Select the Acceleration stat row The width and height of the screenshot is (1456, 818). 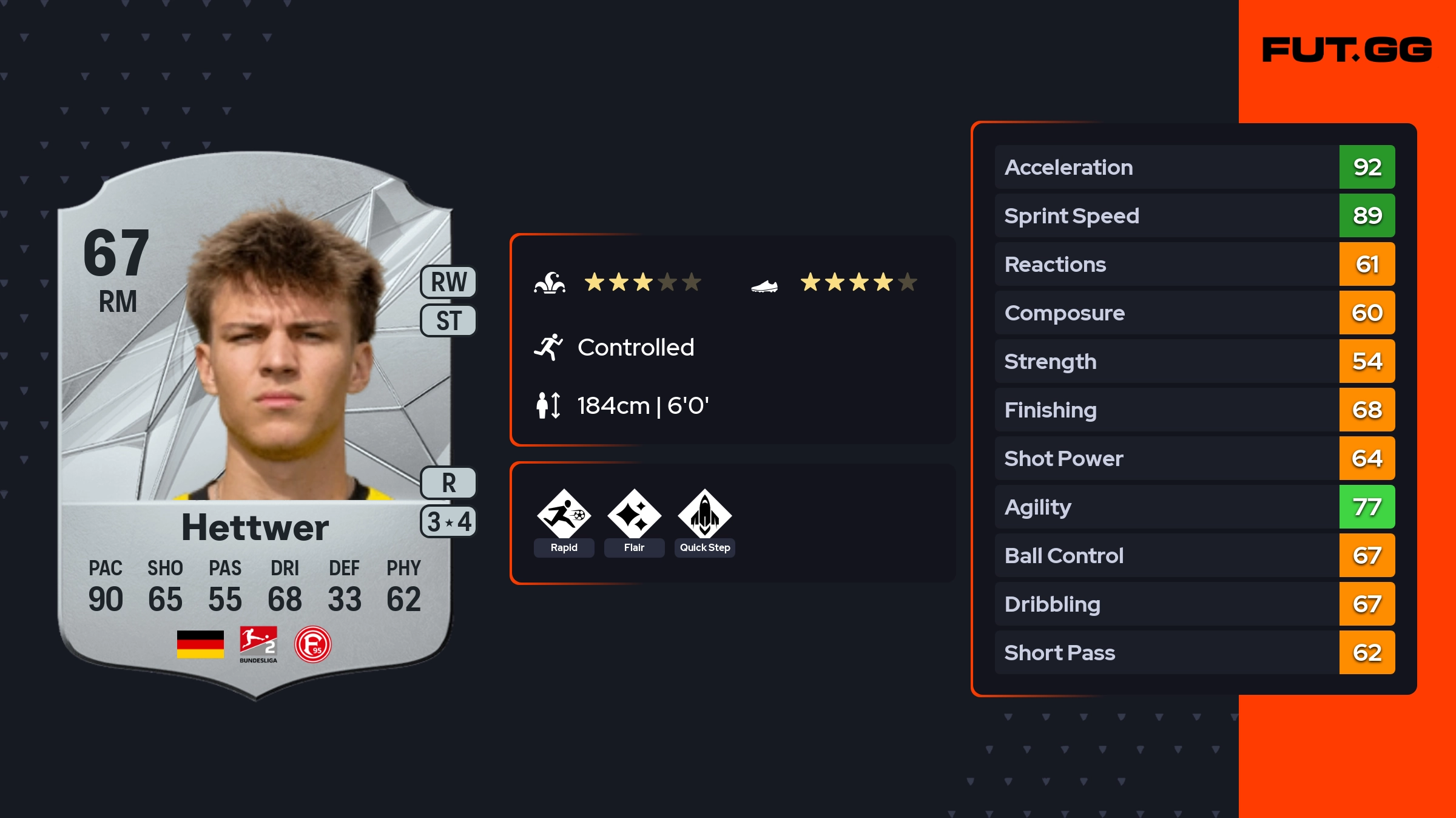click(x=1195, y=167)
